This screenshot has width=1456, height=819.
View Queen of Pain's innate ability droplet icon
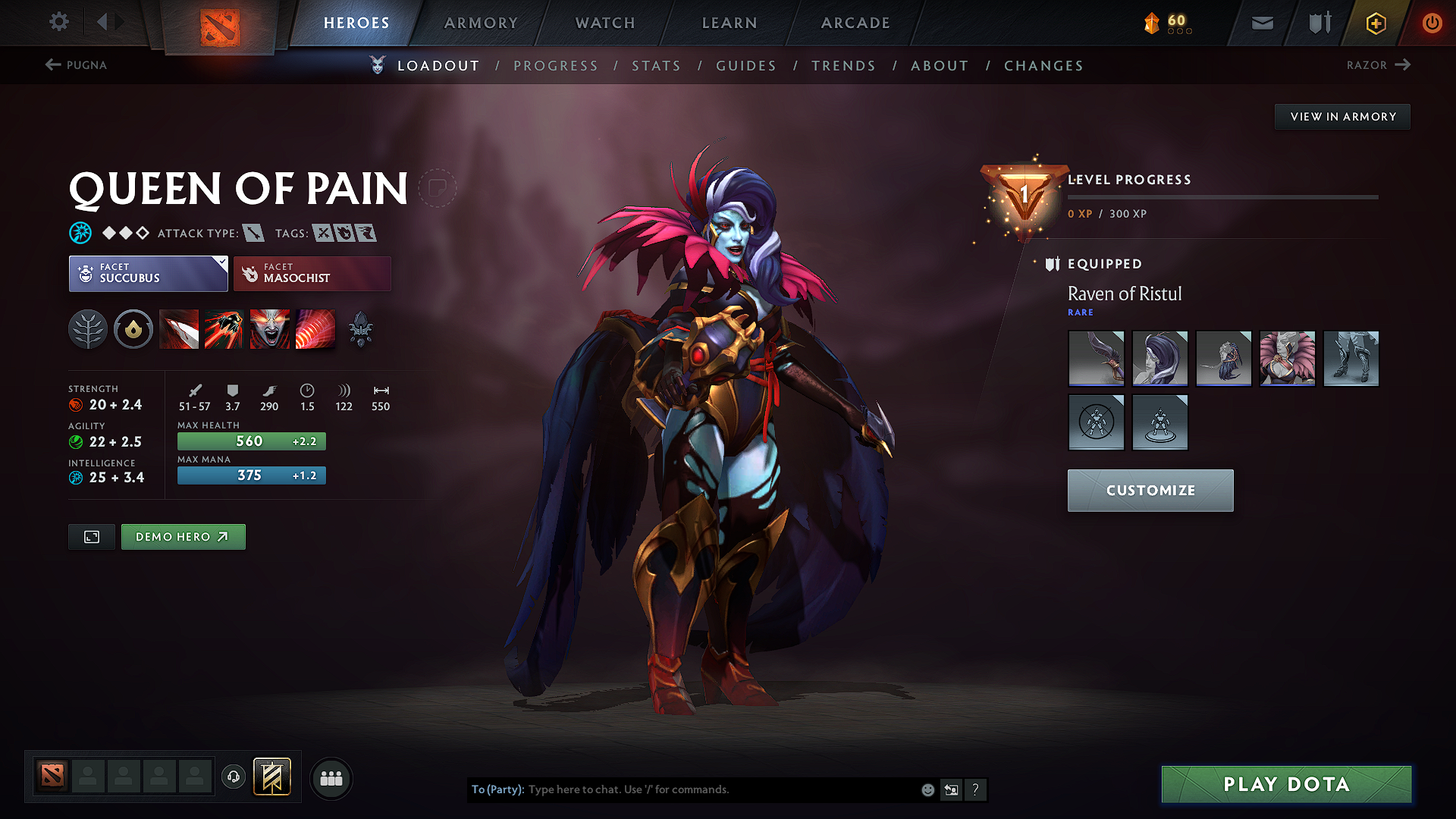(133, 328)
